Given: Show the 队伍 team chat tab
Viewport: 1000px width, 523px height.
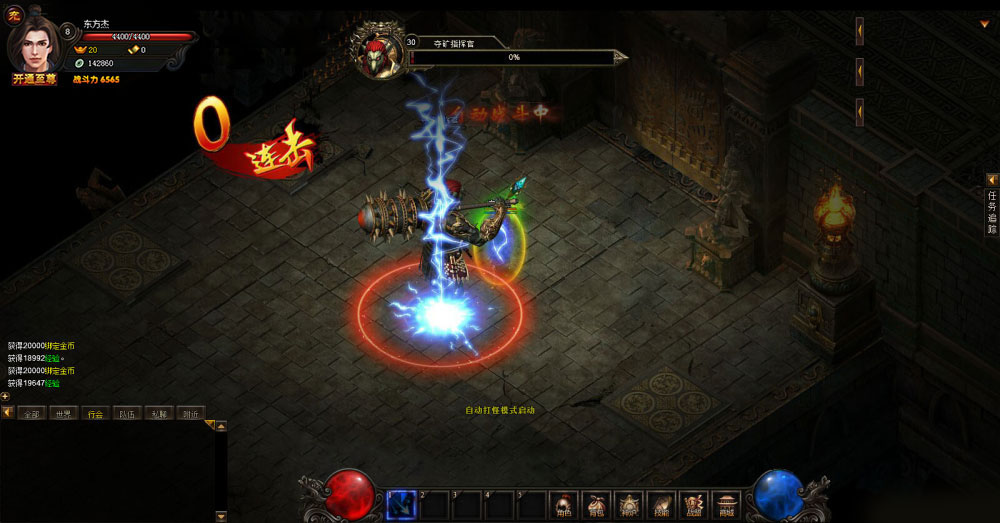Looking at the screenshot, I should [x=127, y=413].
